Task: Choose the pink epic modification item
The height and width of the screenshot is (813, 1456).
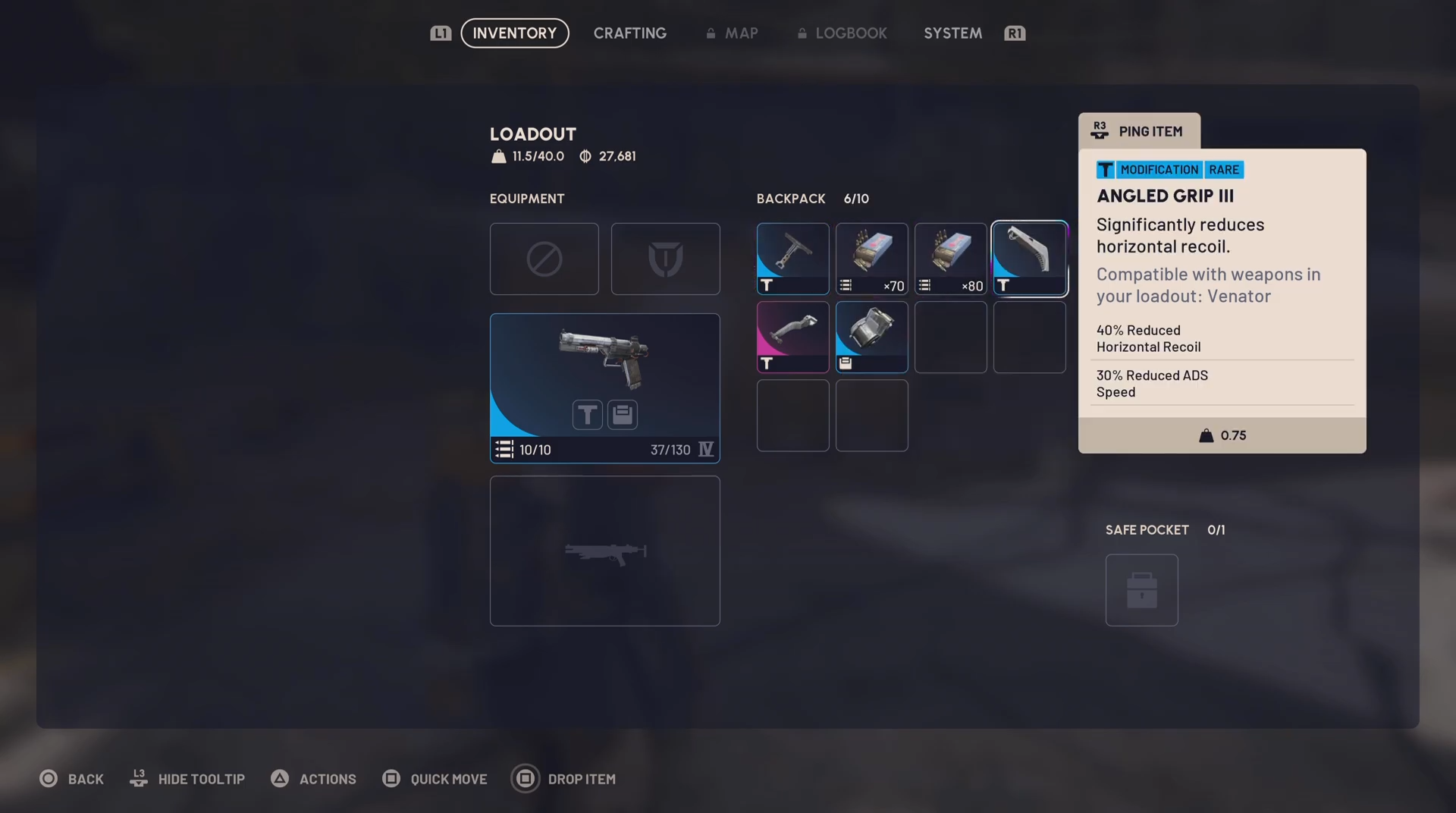Action: pyautogui.click(x=792, y=337)
